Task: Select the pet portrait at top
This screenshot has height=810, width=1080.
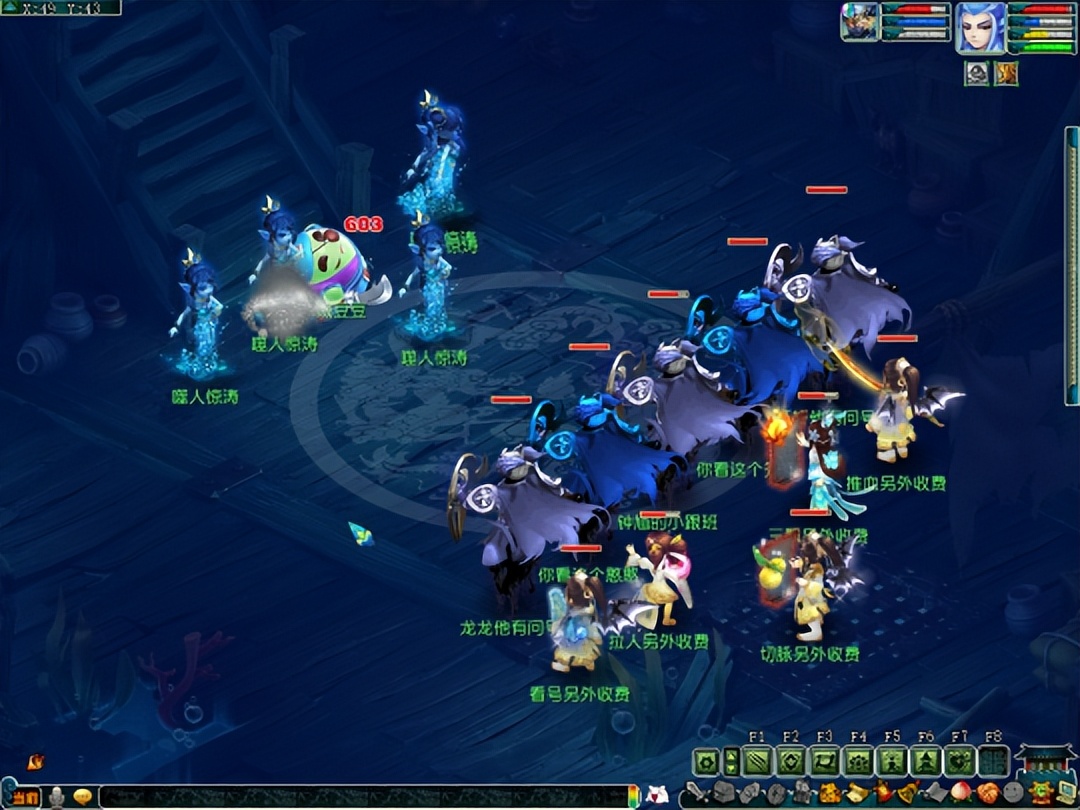Action: tap(859, 22)
